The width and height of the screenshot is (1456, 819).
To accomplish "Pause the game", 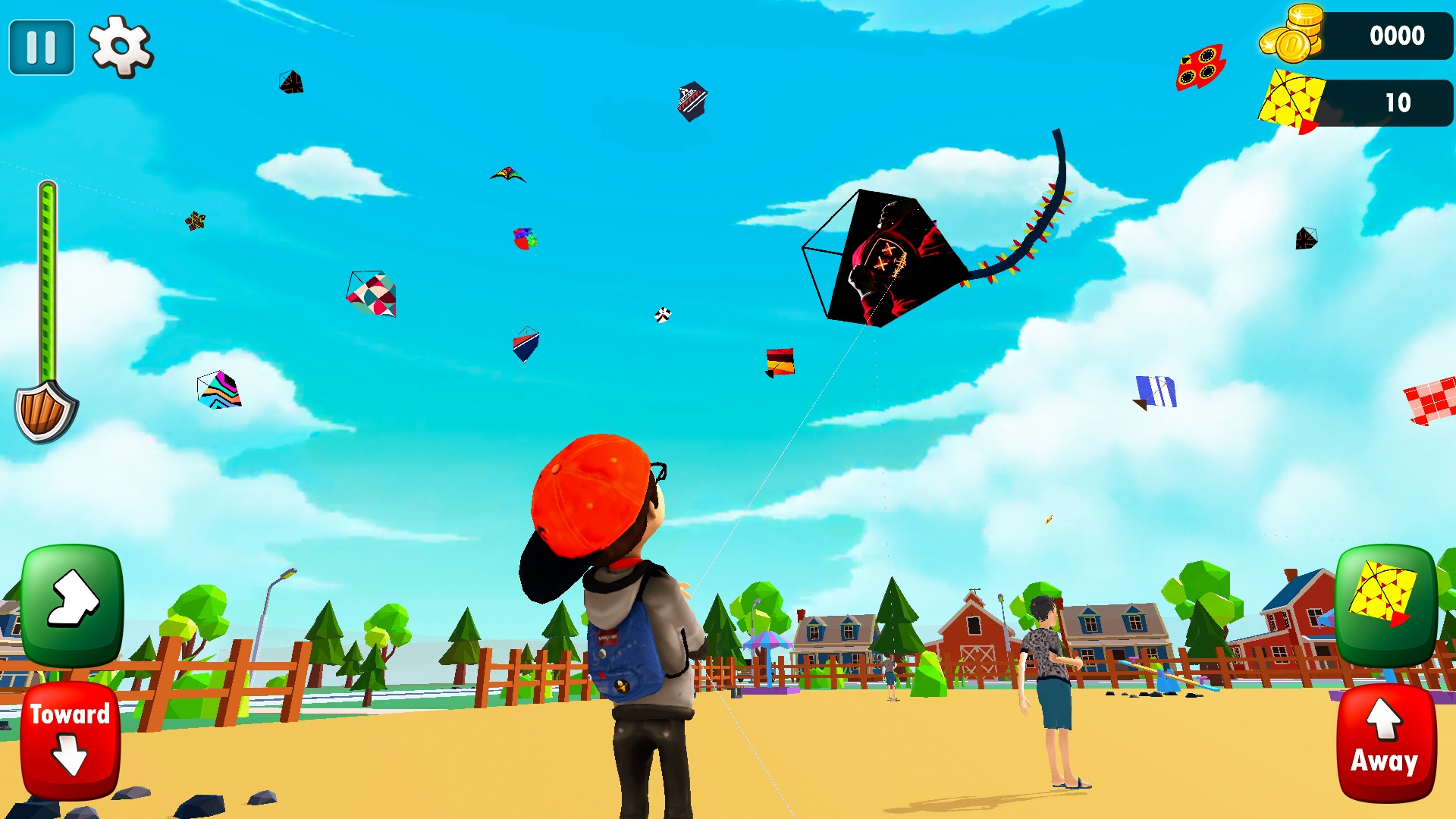I will [x=41, y=47].
